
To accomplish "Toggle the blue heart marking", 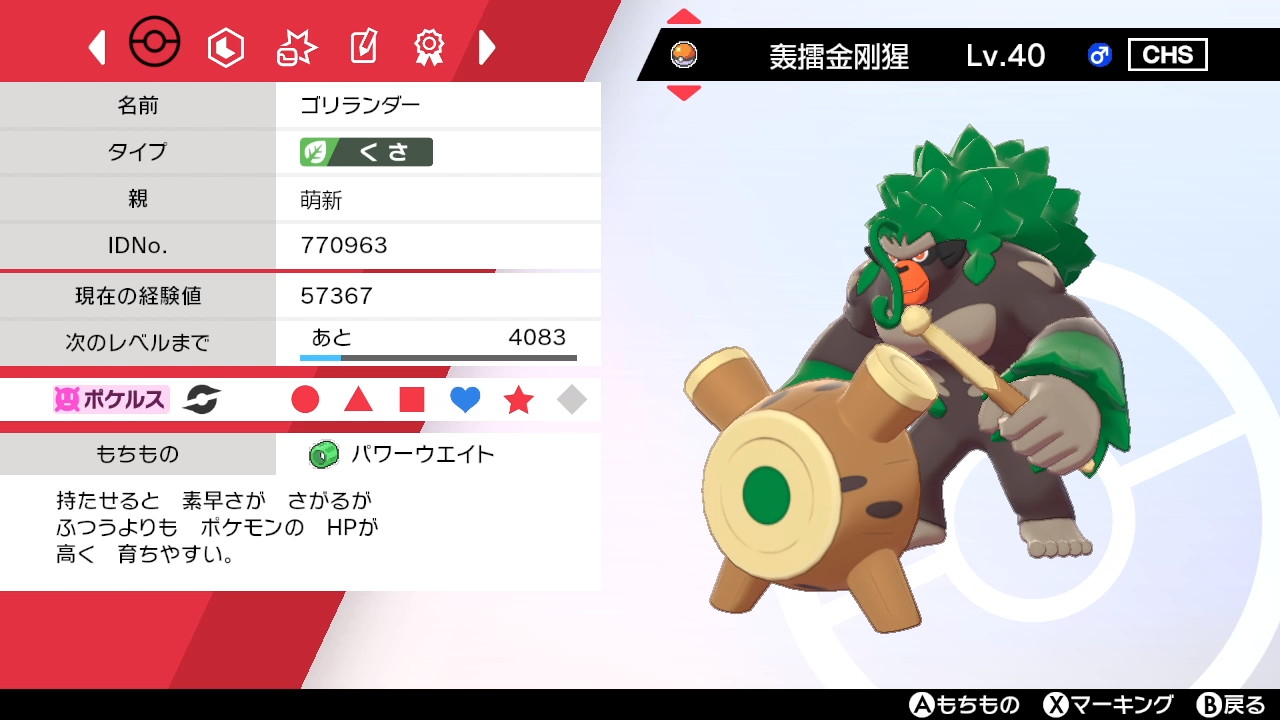I will (465, 399).
